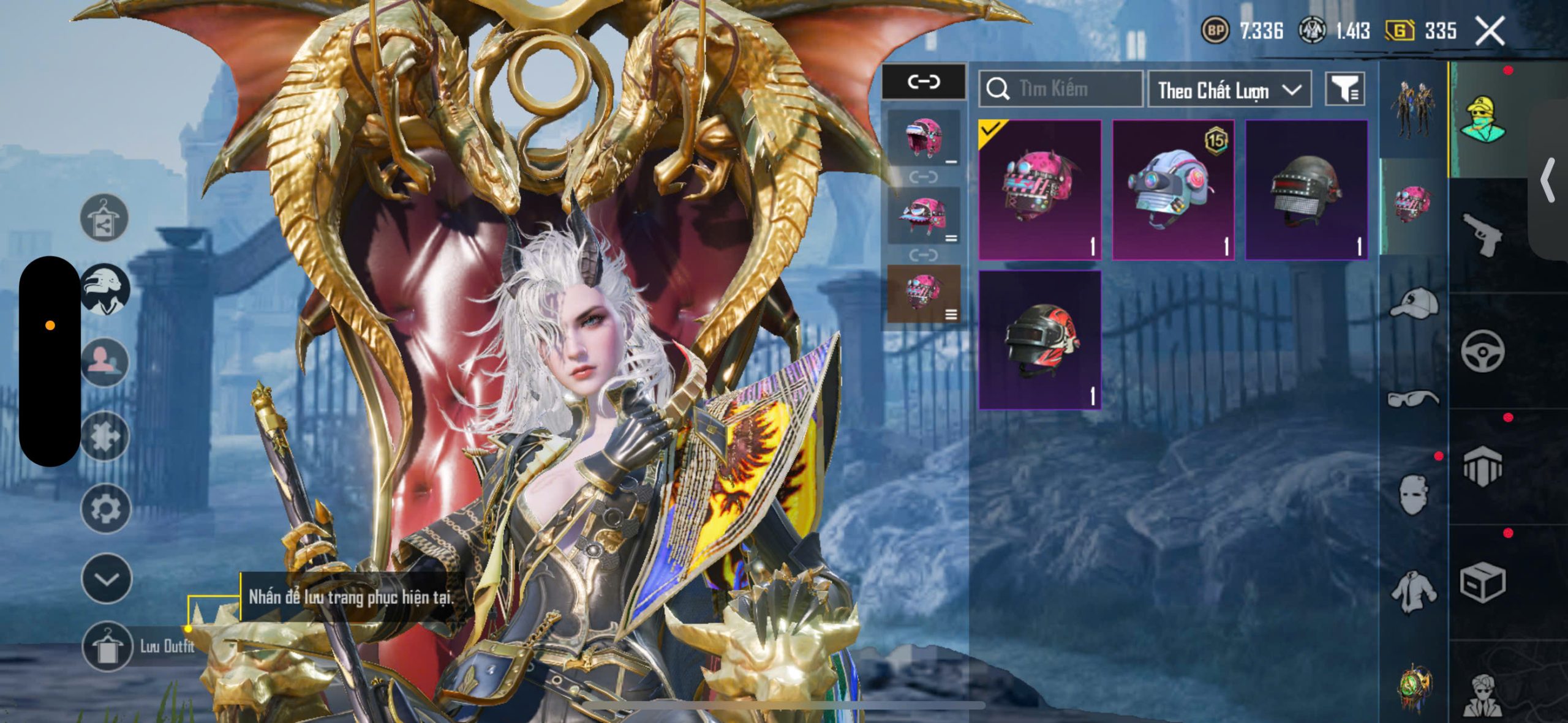Open the filter options funnel icon

pos(1344,91)
